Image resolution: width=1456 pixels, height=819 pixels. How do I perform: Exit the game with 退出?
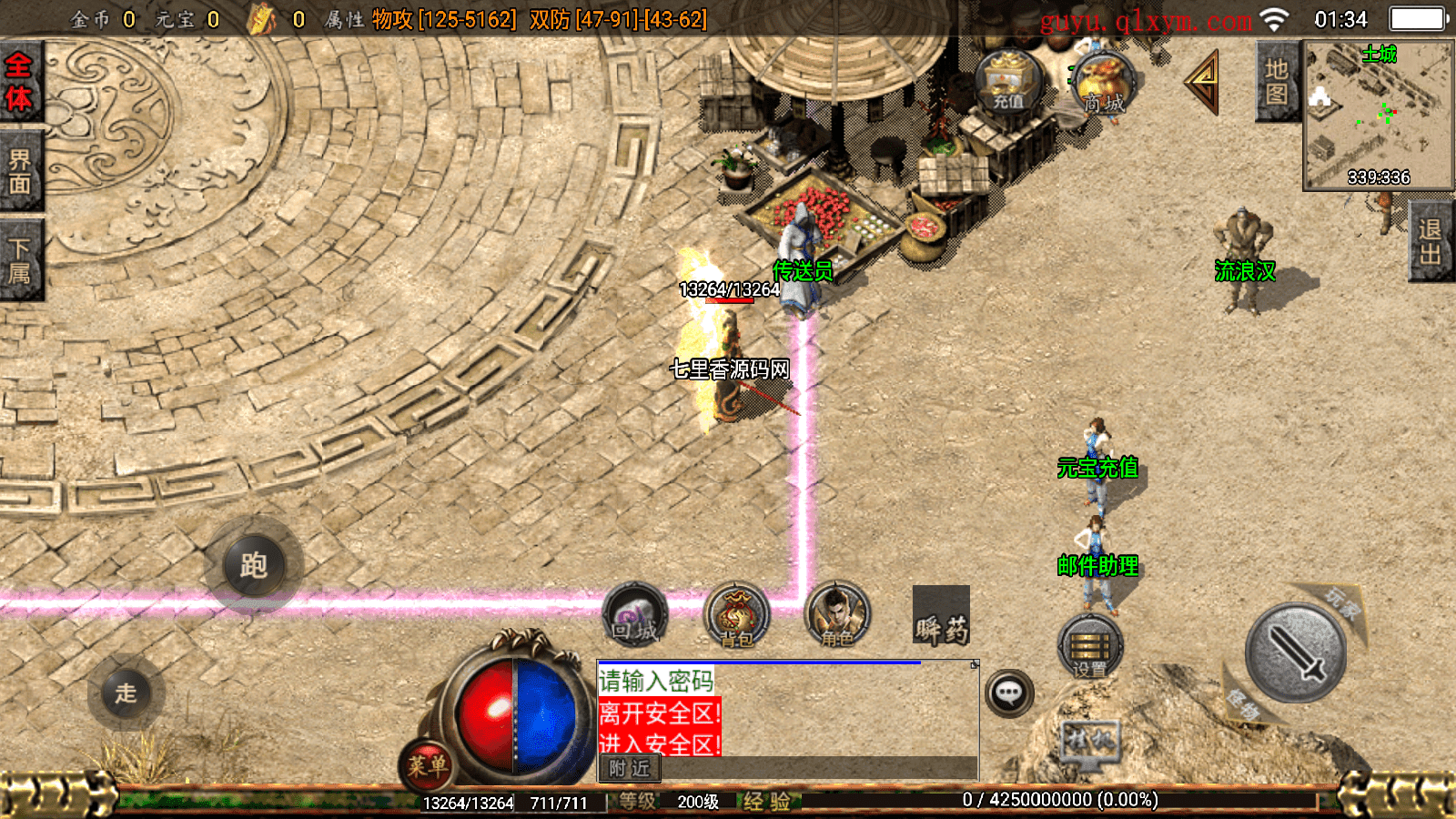coord(1431,241)
